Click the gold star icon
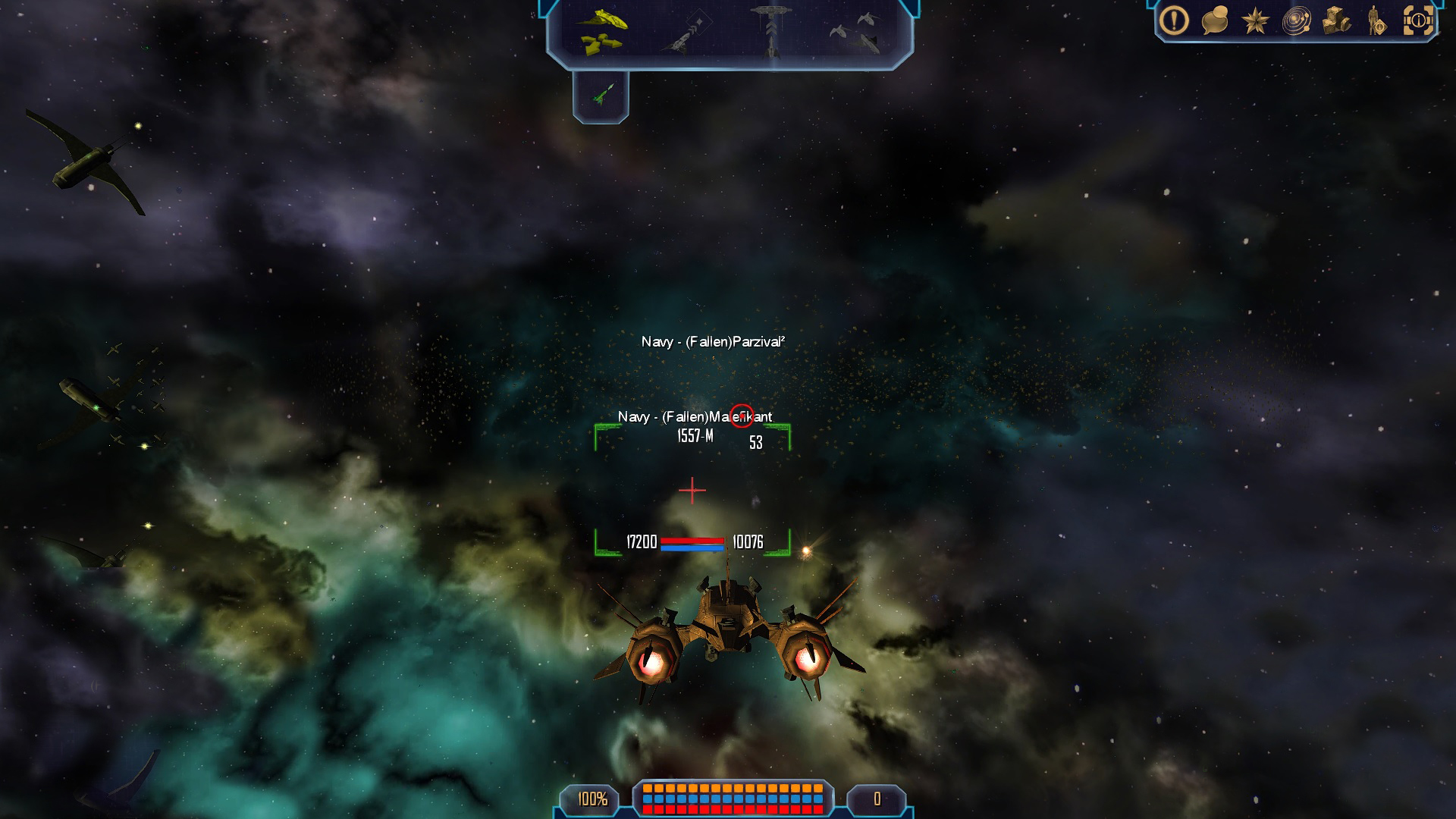The image size is (1456, 819). 1255,21
